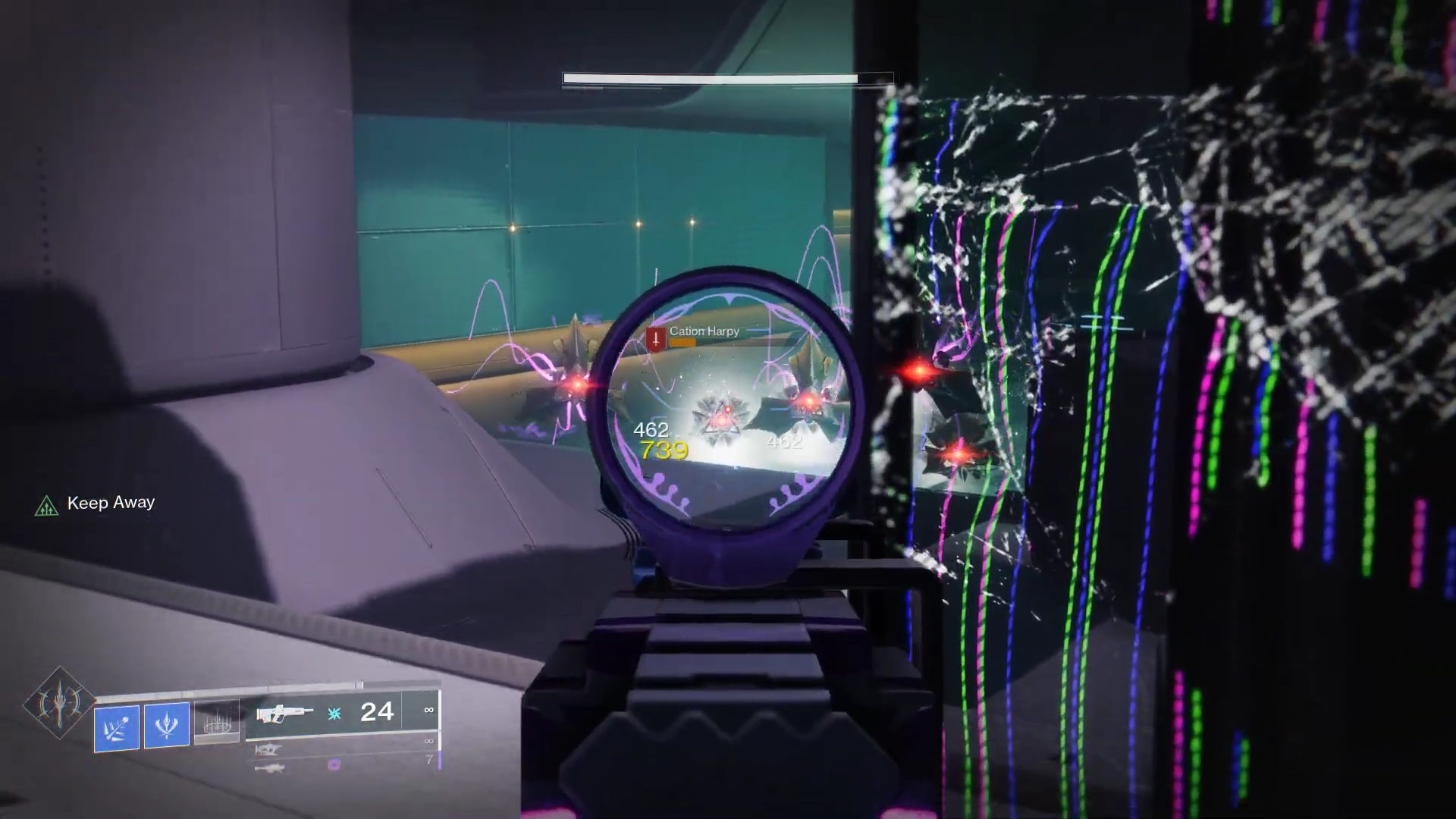Click the Cation Harpy nameplate label
Image resolution: width=1456 pixels, height=819 pixels.
point(704,331)
